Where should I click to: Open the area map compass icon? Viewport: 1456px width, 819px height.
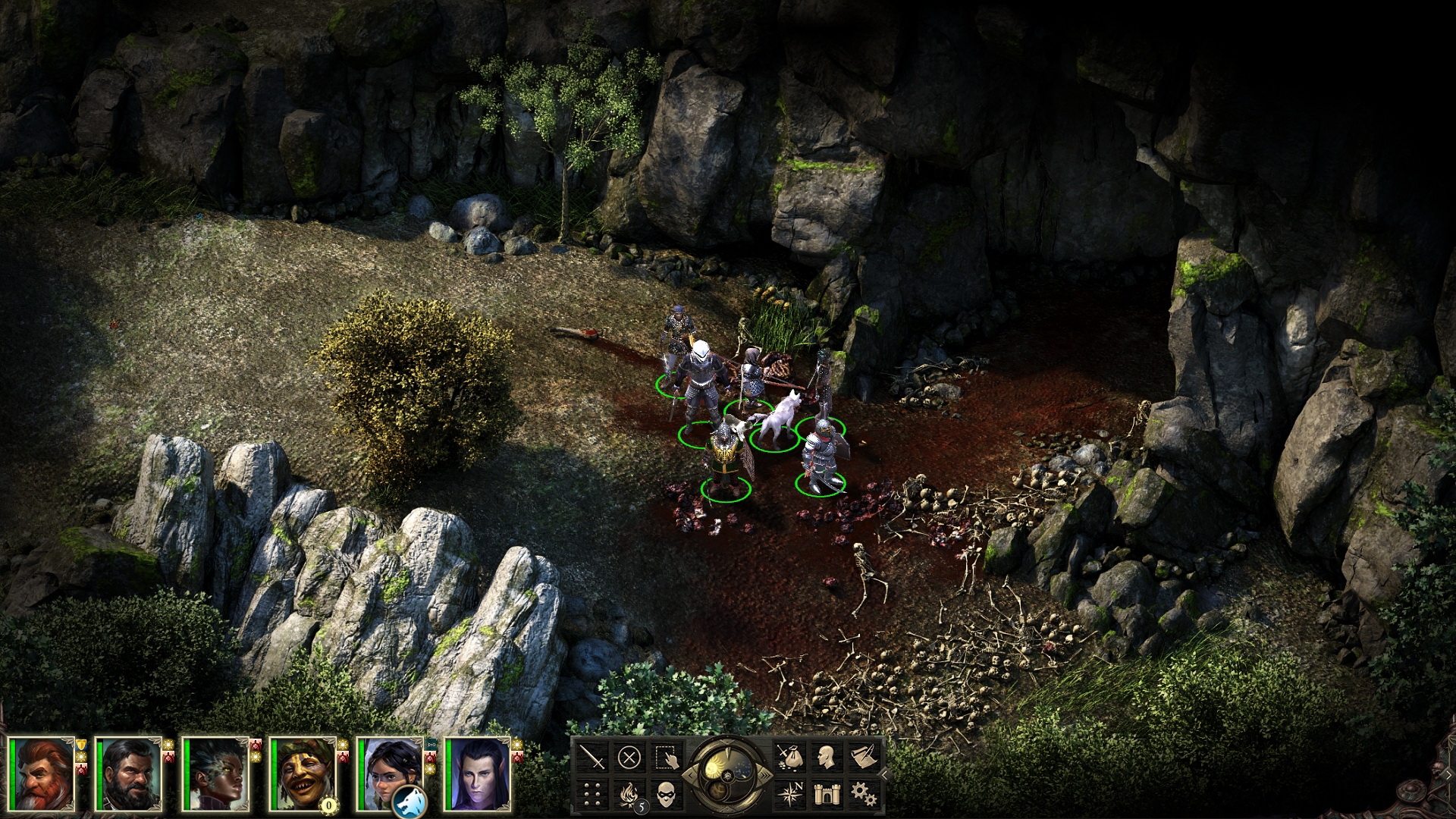coord(790,793)
